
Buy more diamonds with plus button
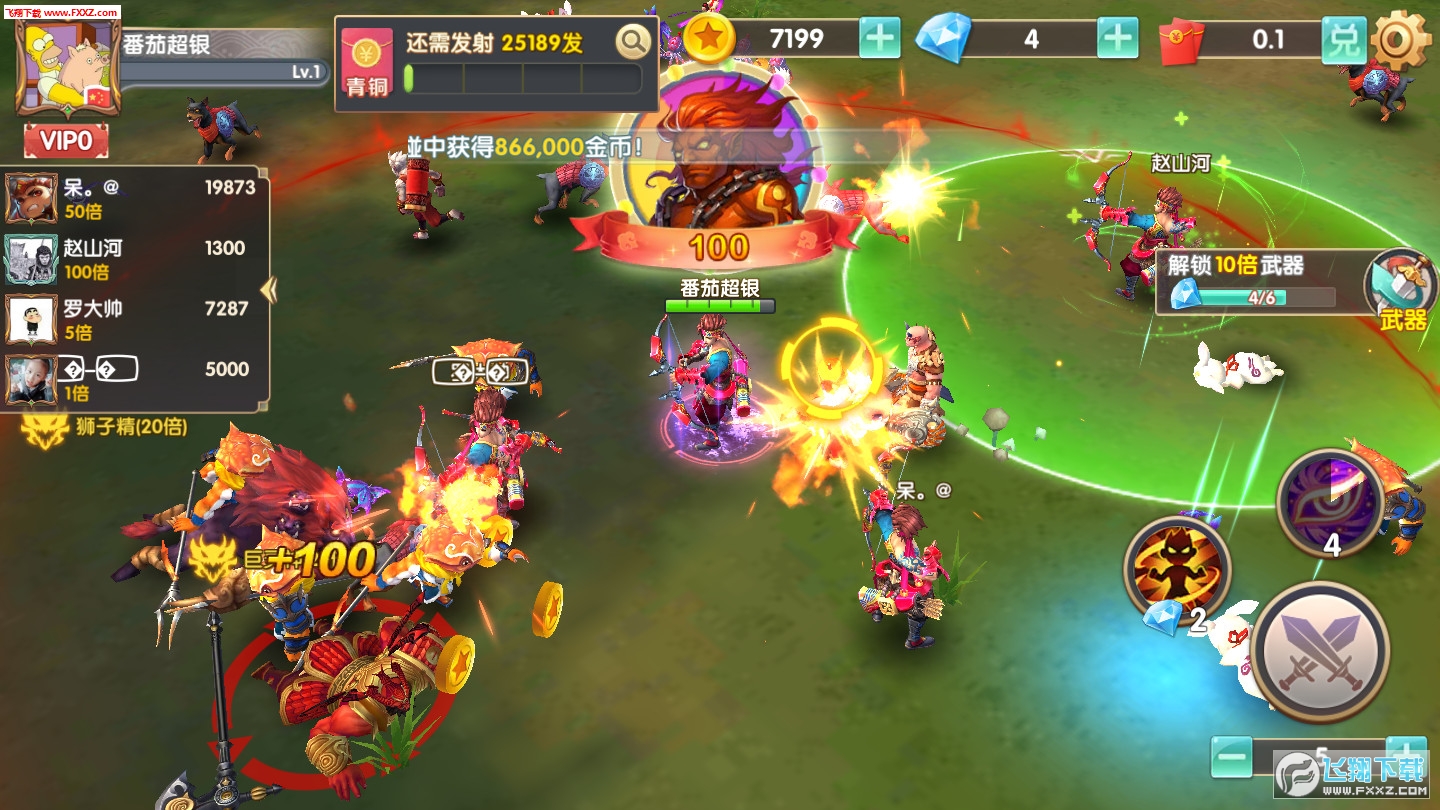[1117, 39]
